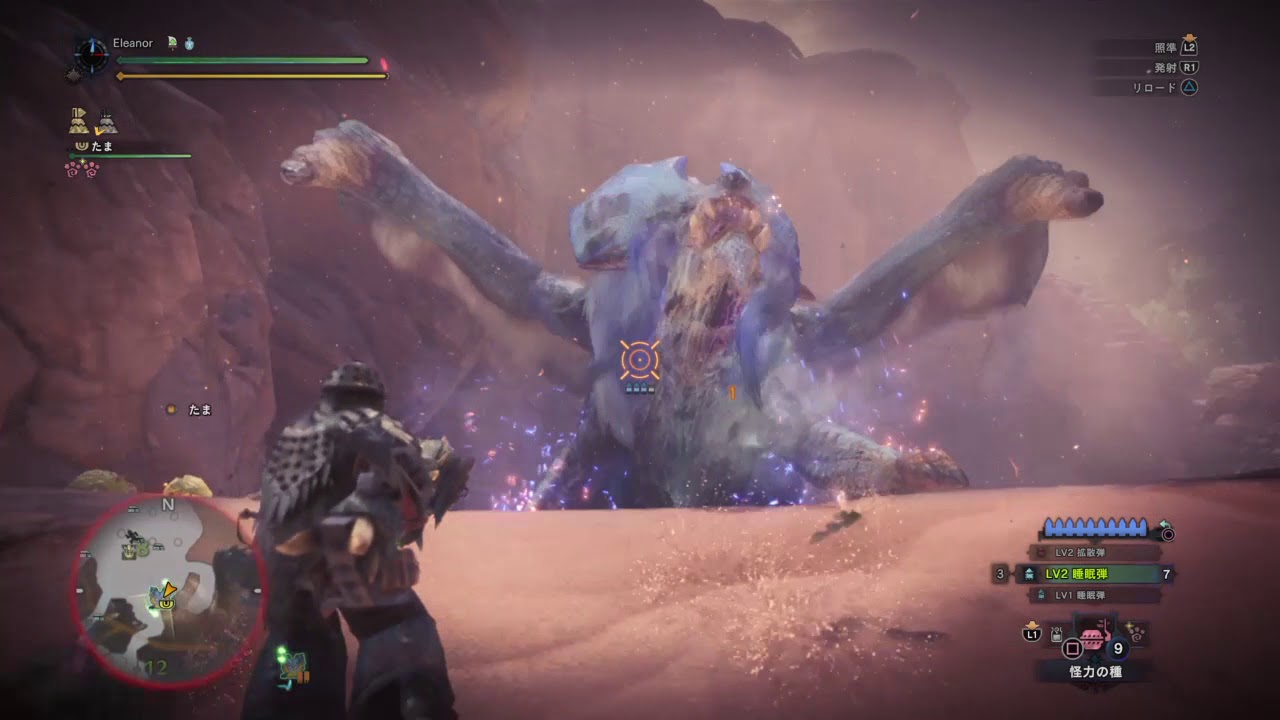Click the pink paw print icons
1280x720 pixels.
click(x=80, y=170)
